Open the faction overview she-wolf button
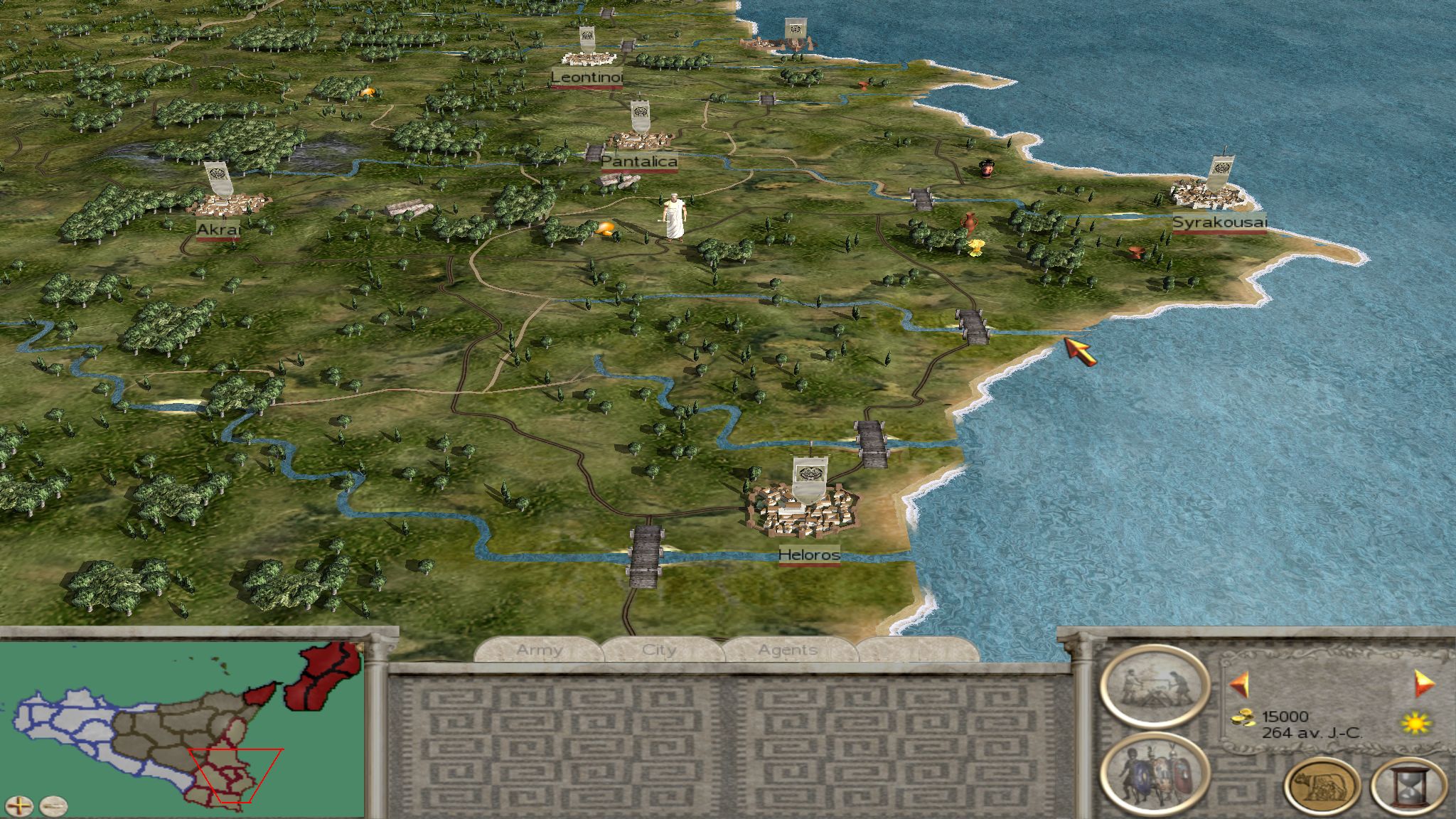This screenshot has width=1456, height=819. [1322, 786]
